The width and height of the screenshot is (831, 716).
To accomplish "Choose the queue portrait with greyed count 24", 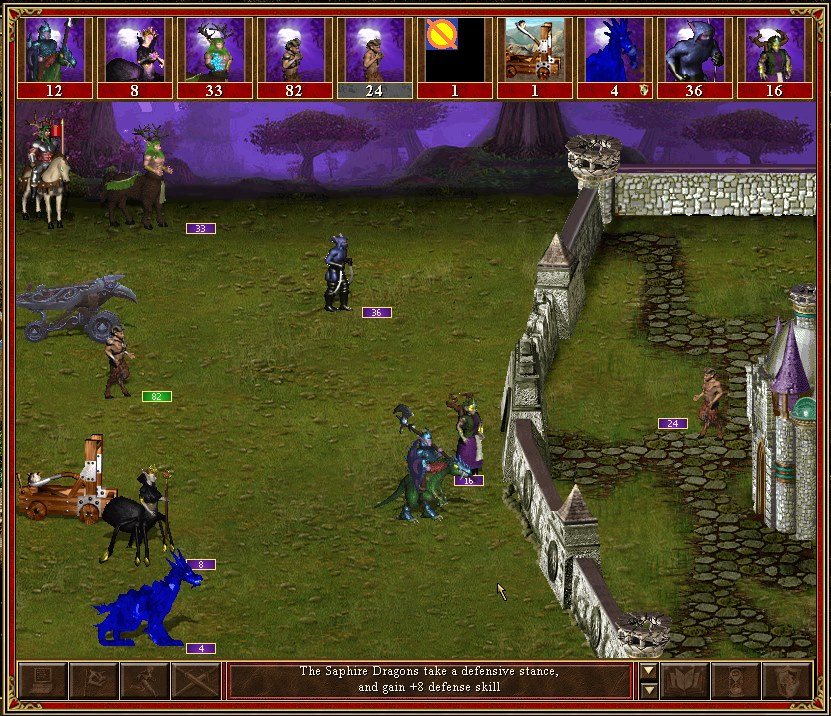I will (374, 50).
